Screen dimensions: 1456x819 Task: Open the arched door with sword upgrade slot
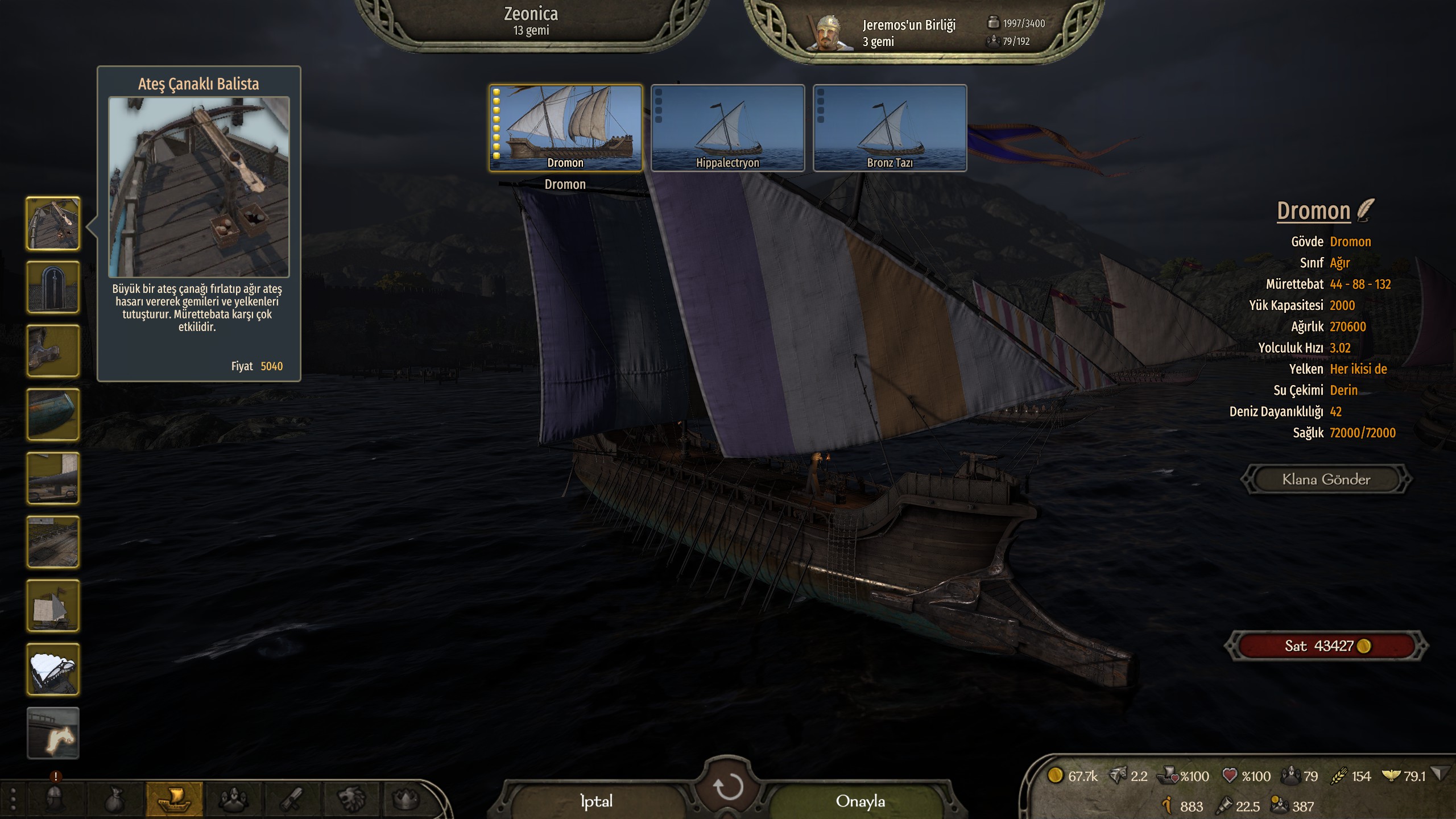(53, 287)
